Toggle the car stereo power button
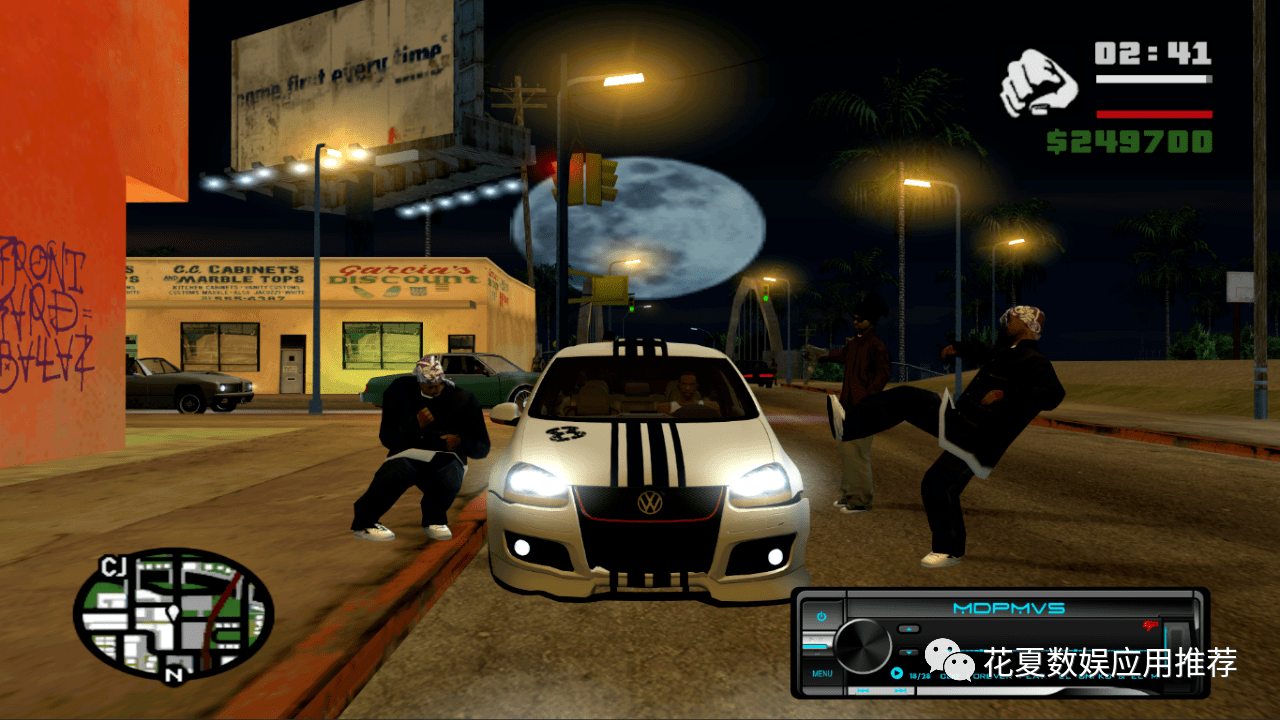 pos(821,617)
